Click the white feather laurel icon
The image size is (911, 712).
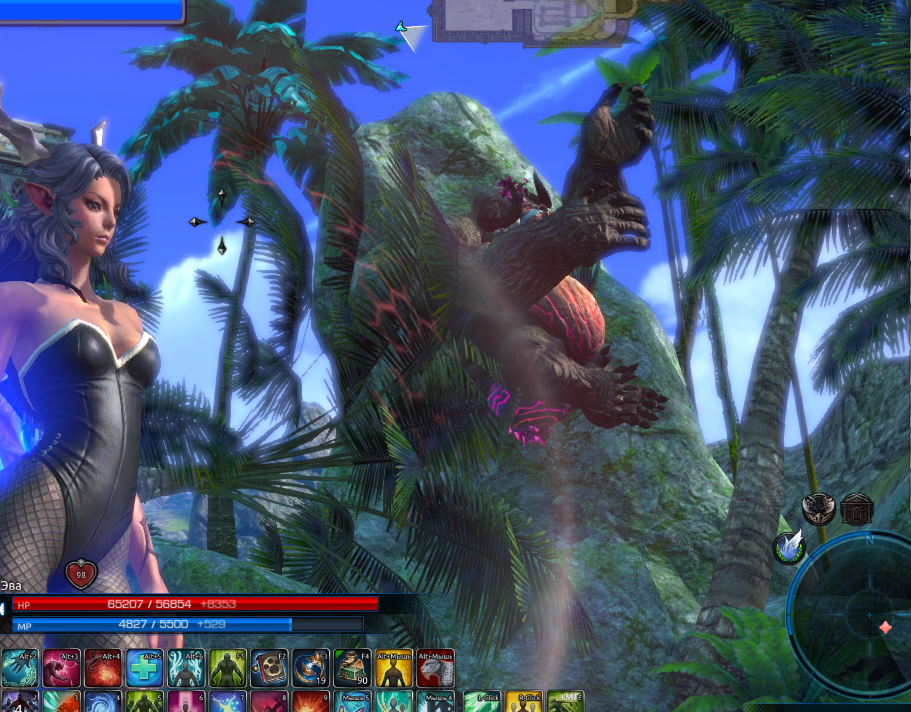point(789,547)
